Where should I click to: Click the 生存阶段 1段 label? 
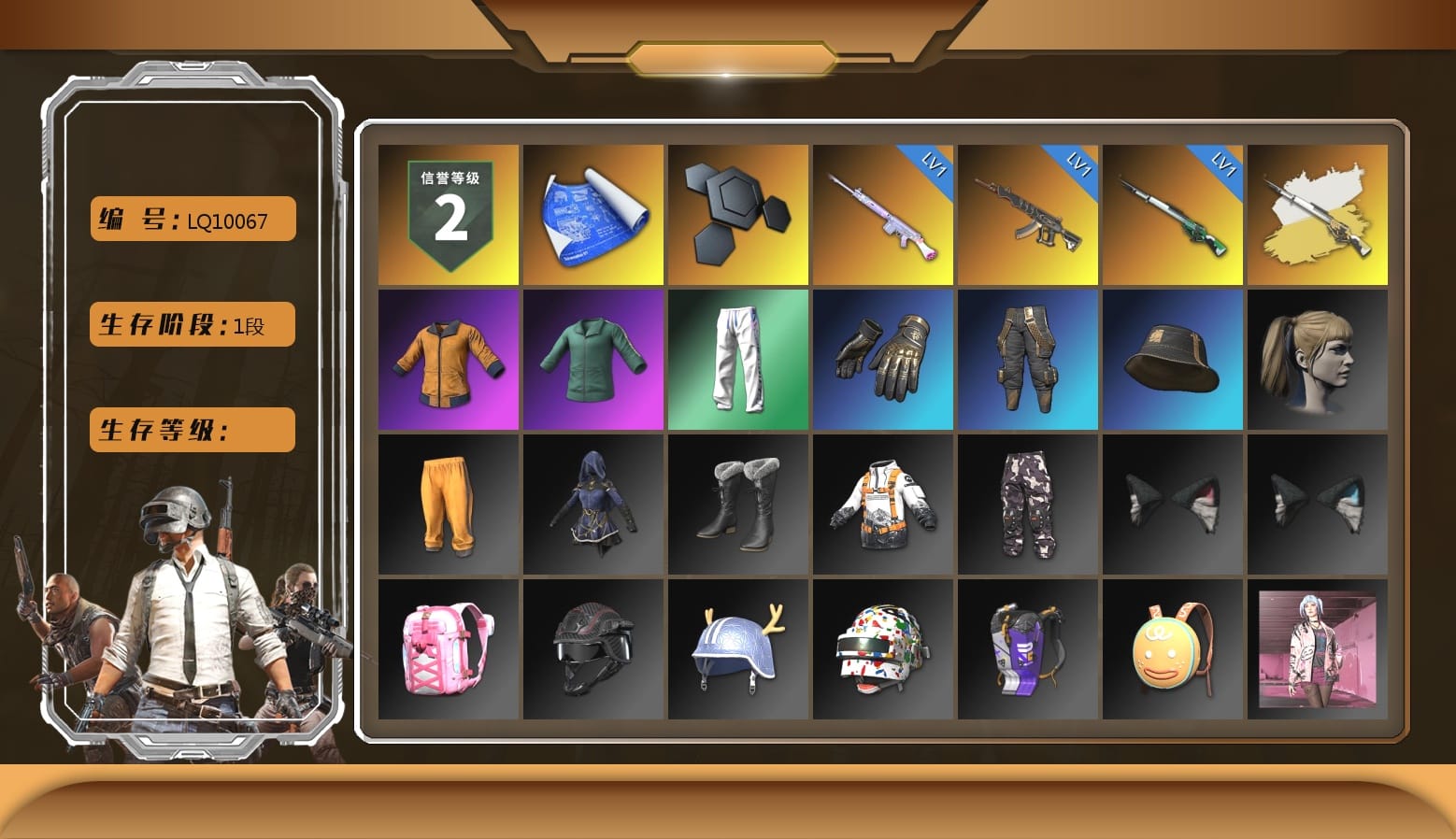tap(191, 324)
